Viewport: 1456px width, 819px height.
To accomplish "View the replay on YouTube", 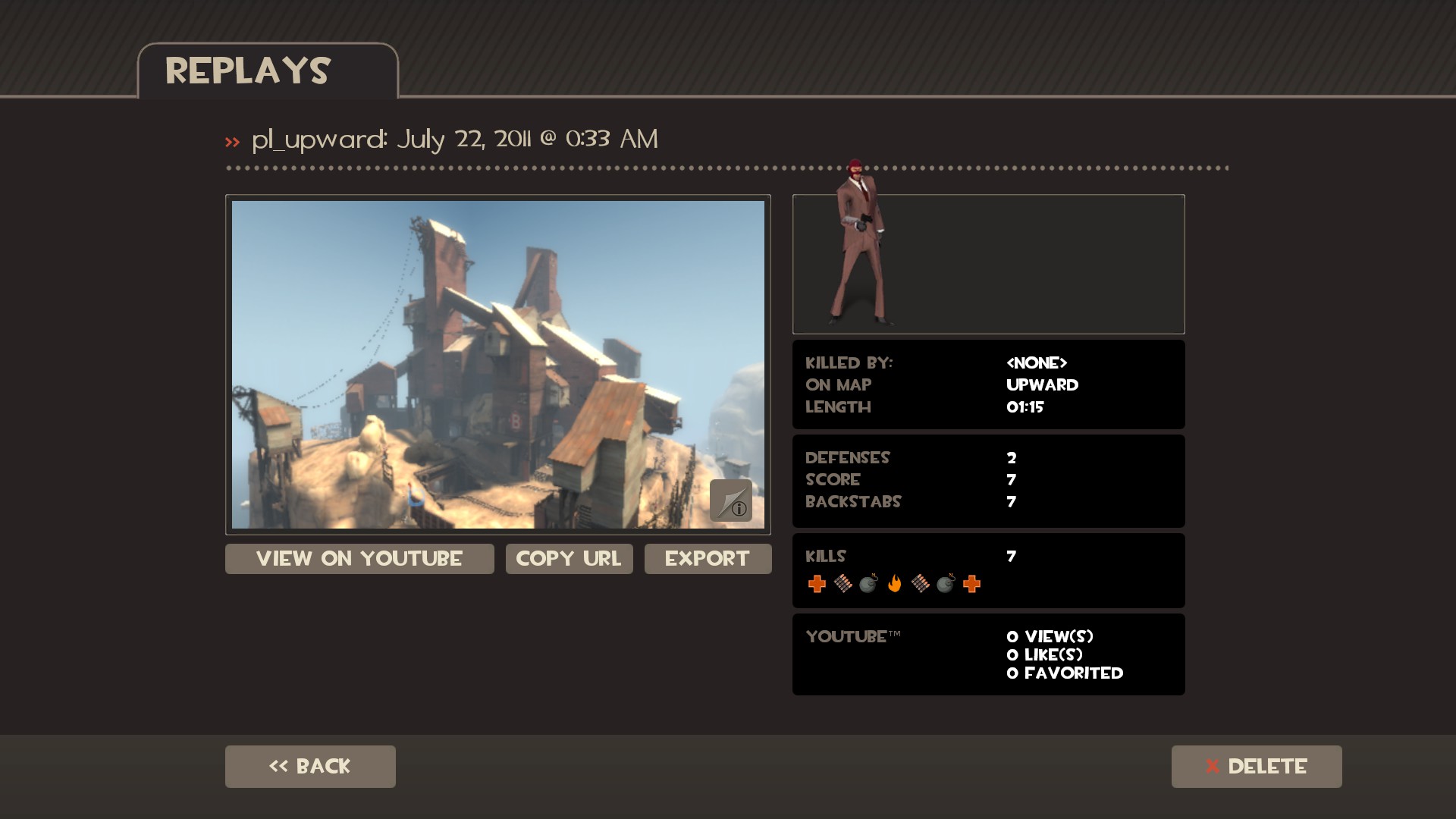I will (x=359, y=559).
